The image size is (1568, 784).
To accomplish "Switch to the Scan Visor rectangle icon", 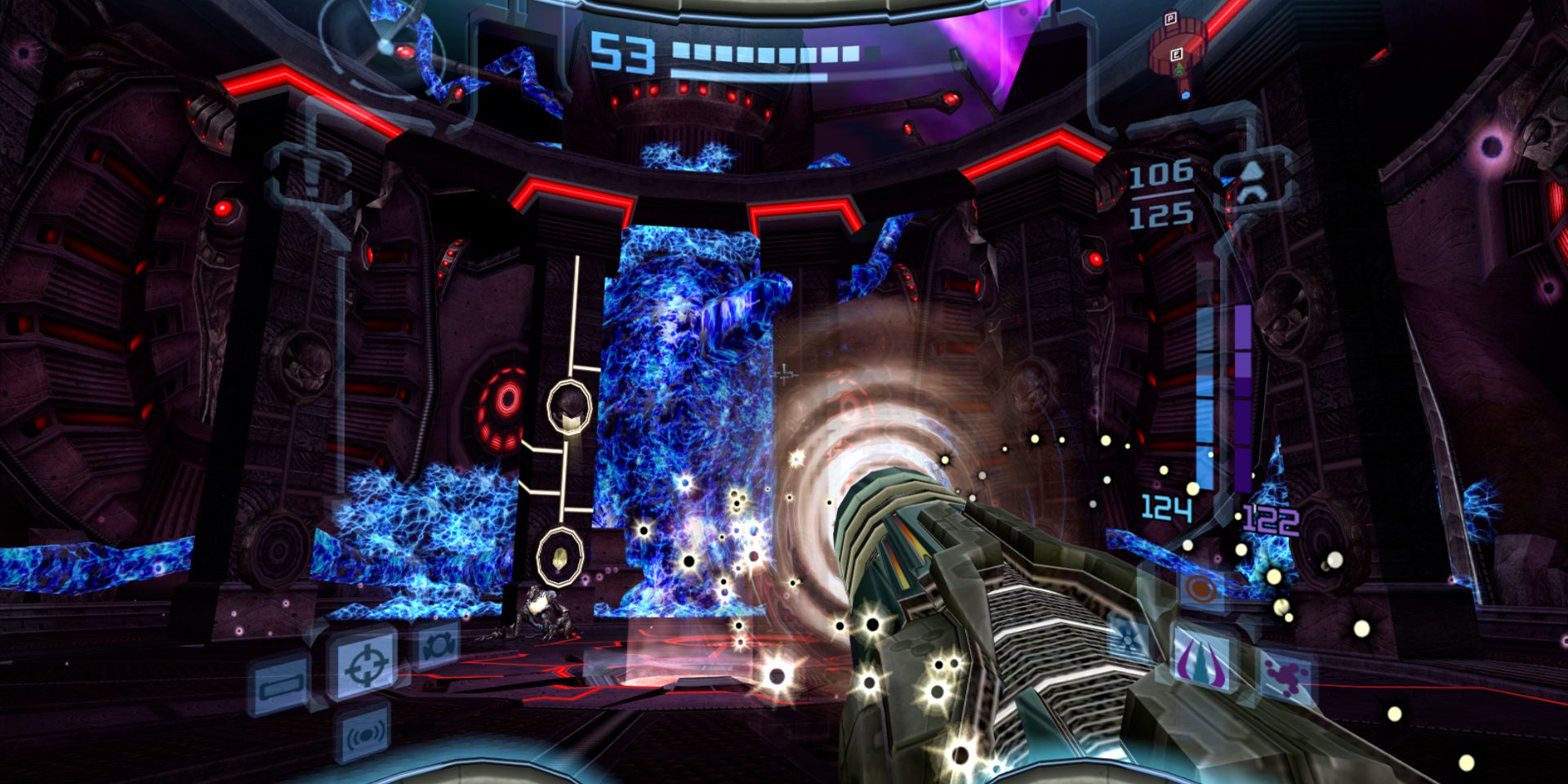I will pyautogui.click(x=281, y=684).
